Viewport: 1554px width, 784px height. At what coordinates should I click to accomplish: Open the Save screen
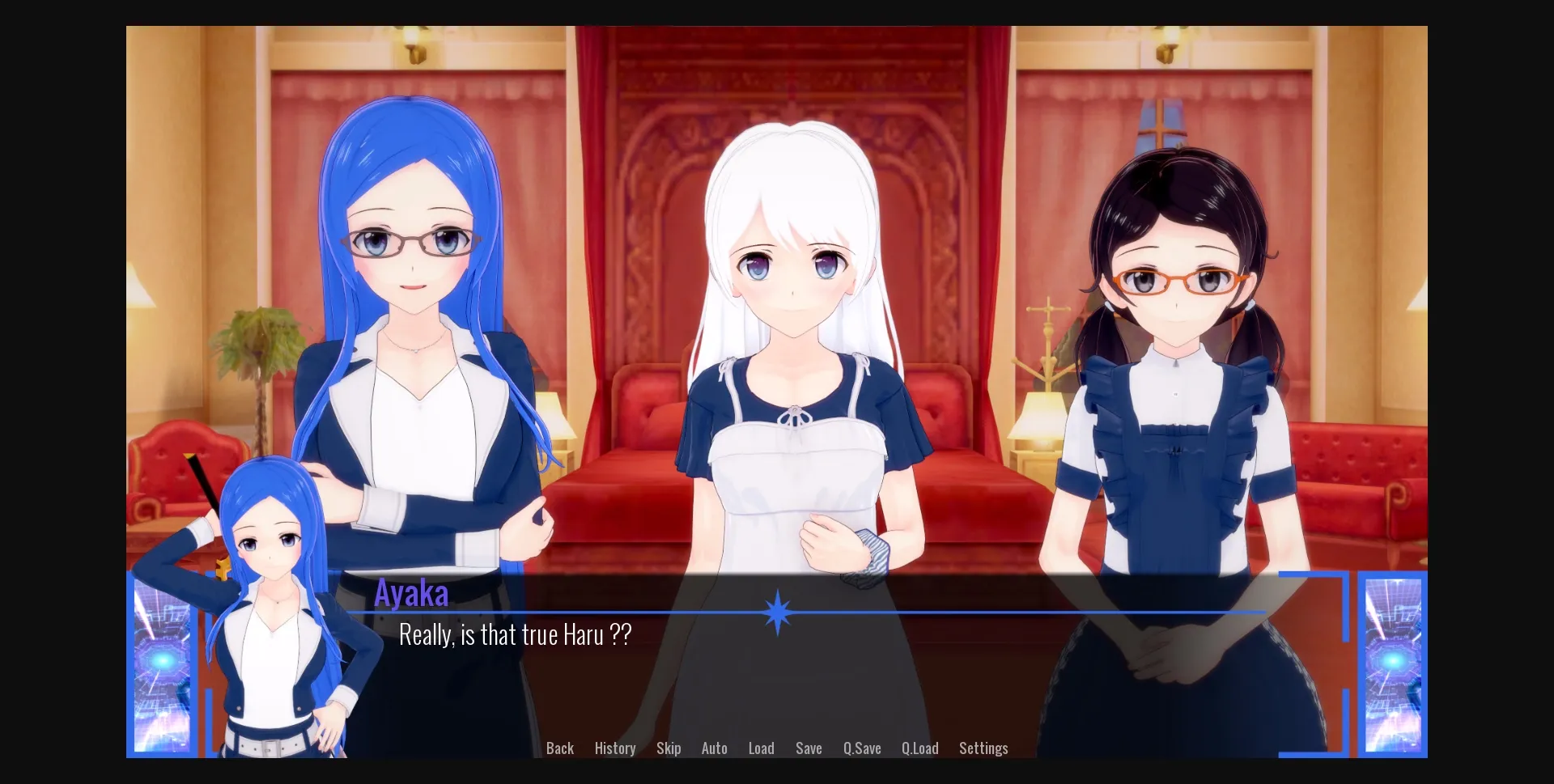[809, 748]
